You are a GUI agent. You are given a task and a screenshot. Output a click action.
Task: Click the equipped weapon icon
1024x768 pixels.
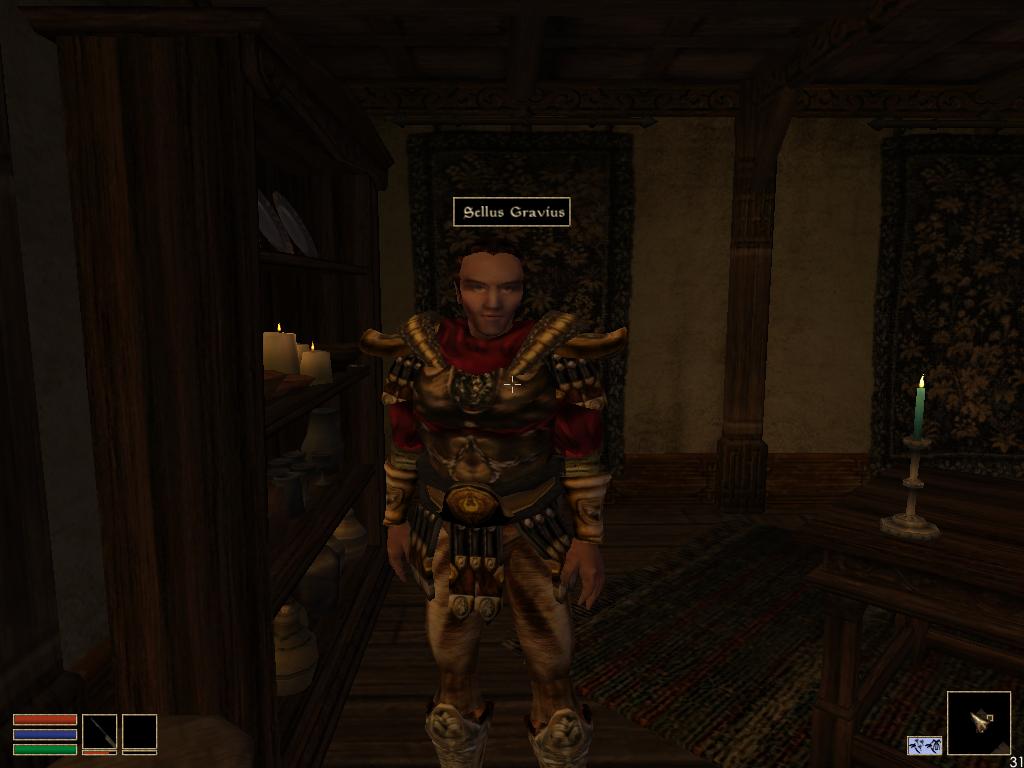coord(99,731)
